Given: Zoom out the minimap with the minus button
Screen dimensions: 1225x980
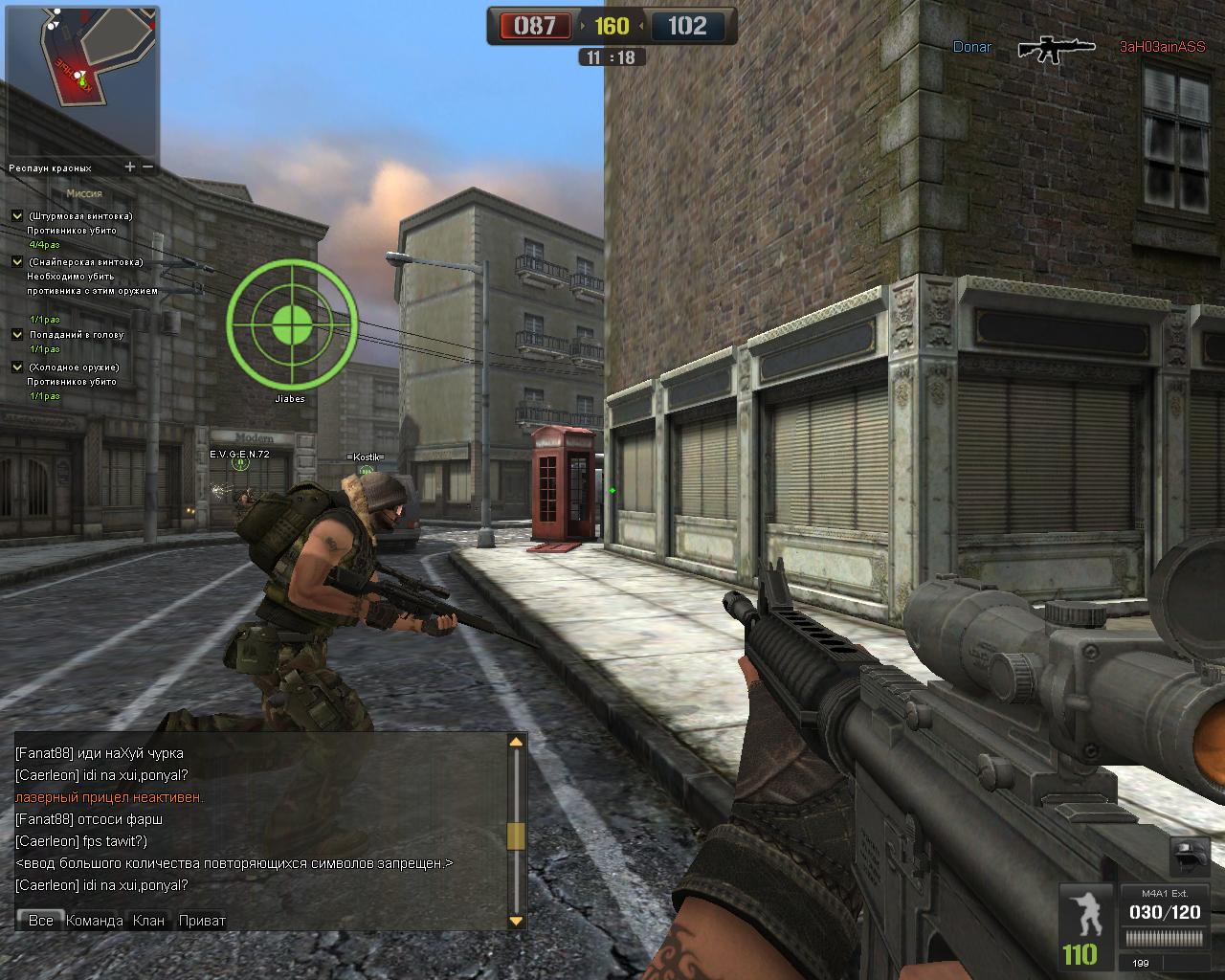Looking at the screenshot, I should tap(148, 167).
